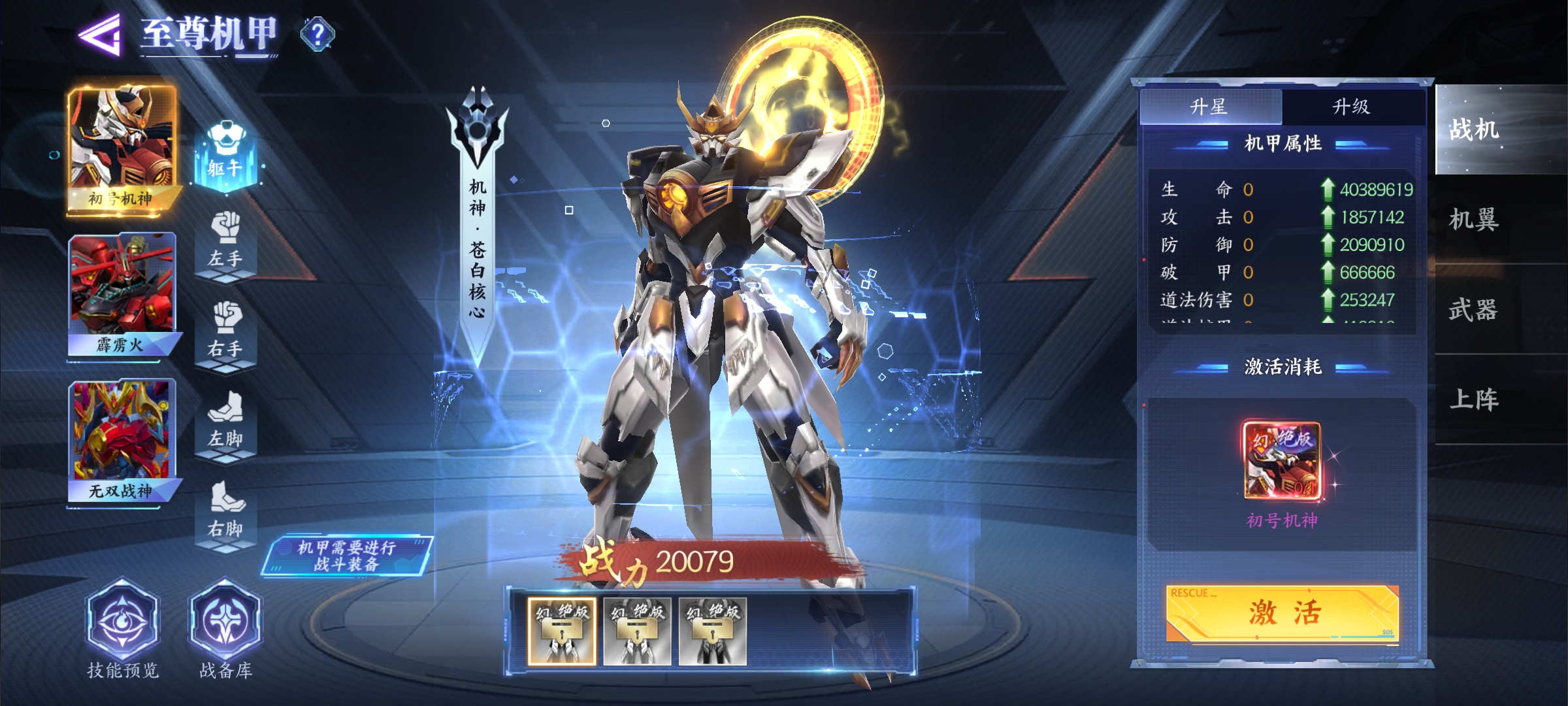Switch to the 升星 tab
Viewport: 1568px width, 706px height.
pos(1210,107)
